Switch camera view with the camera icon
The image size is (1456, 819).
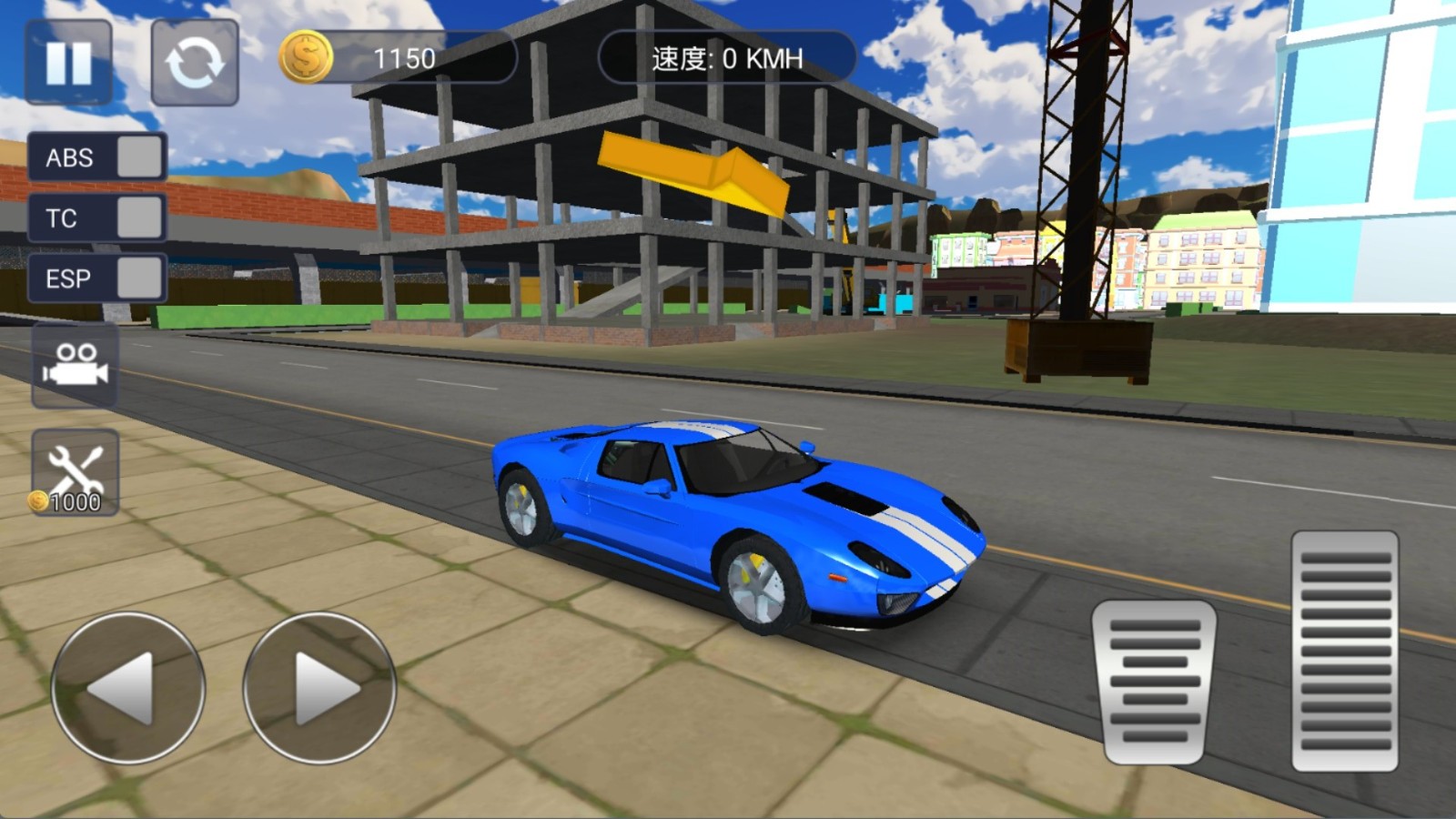(76, 364)
